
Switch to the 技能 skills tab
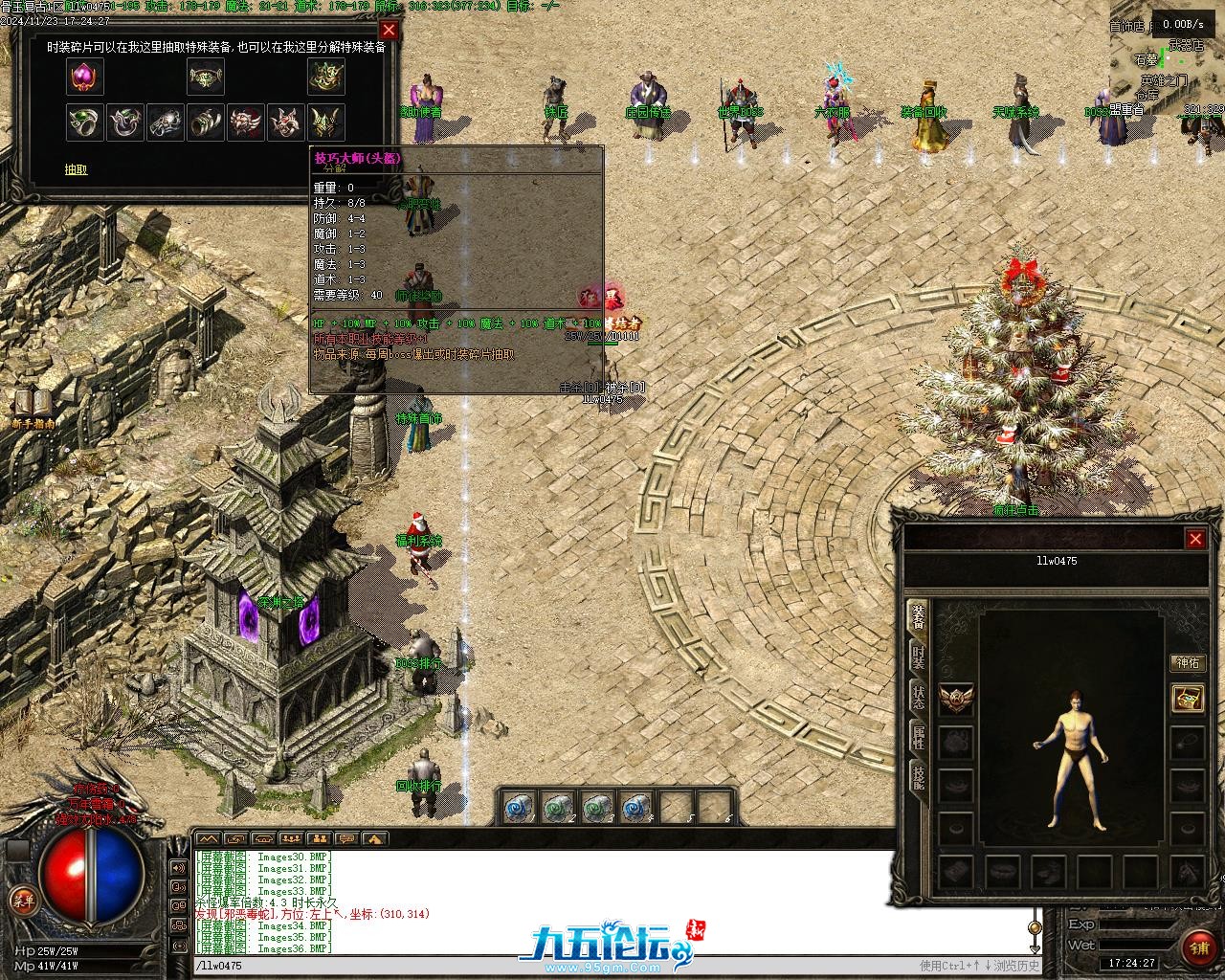pyautogui.click(x=919, y=777)
